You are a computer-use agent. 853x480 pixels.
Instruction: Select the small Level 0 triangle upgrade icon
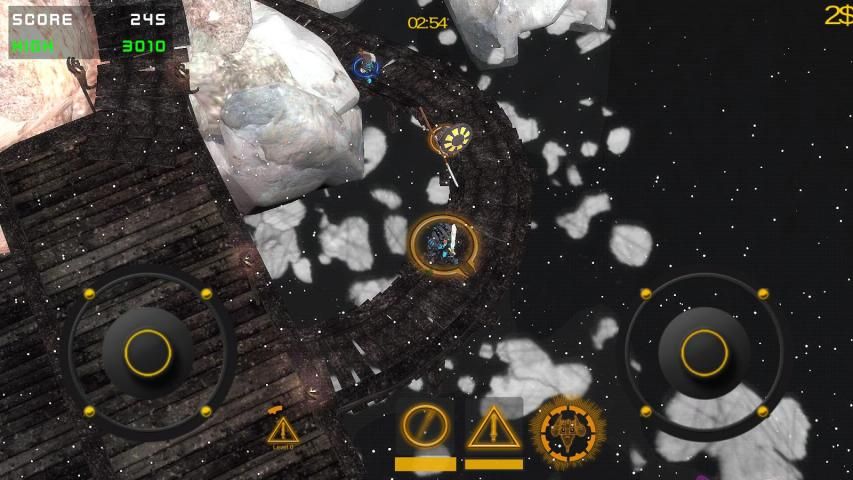tap(282, 431)
